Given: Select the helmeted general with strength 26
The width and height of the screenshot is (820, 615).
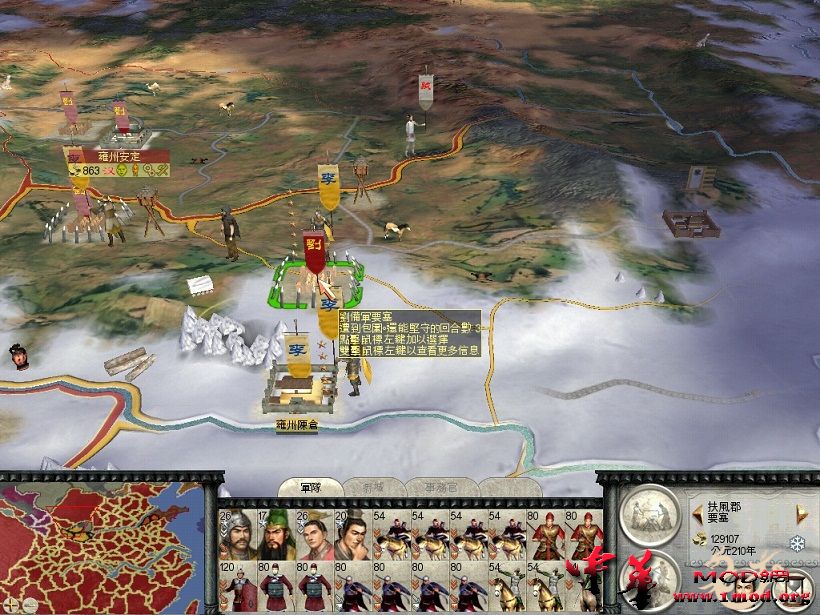Looking at the screenshot, I should tap(235, 537).
